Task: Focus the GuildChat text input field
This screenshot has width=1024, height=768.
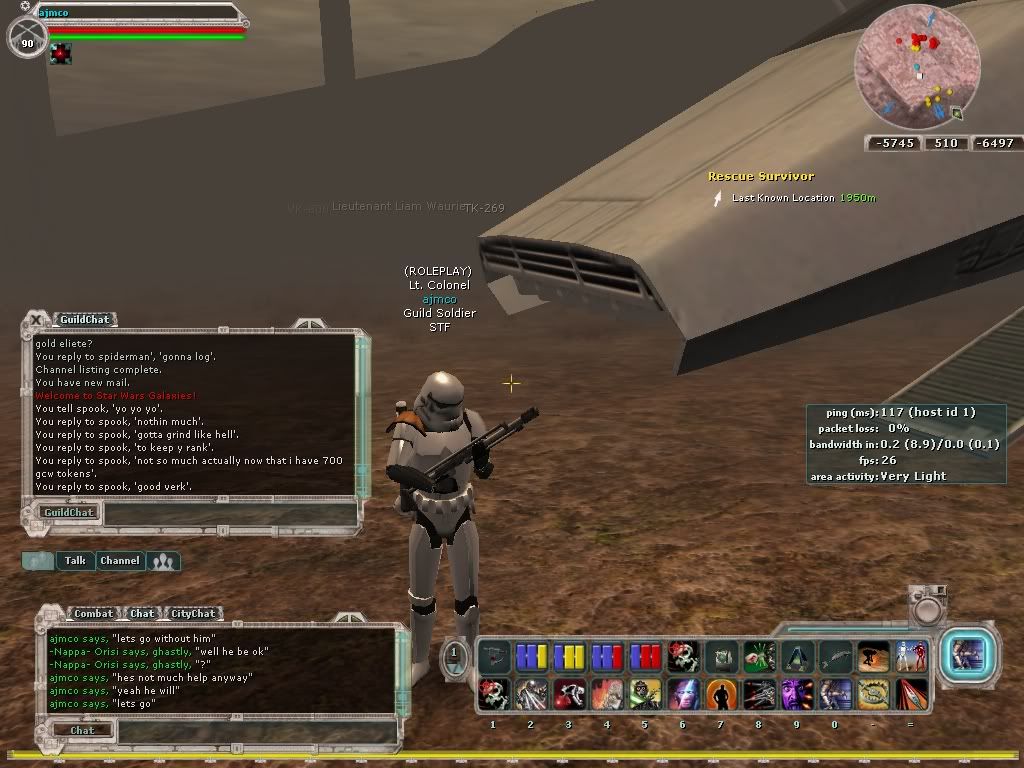Action: [x=230, y=513]
